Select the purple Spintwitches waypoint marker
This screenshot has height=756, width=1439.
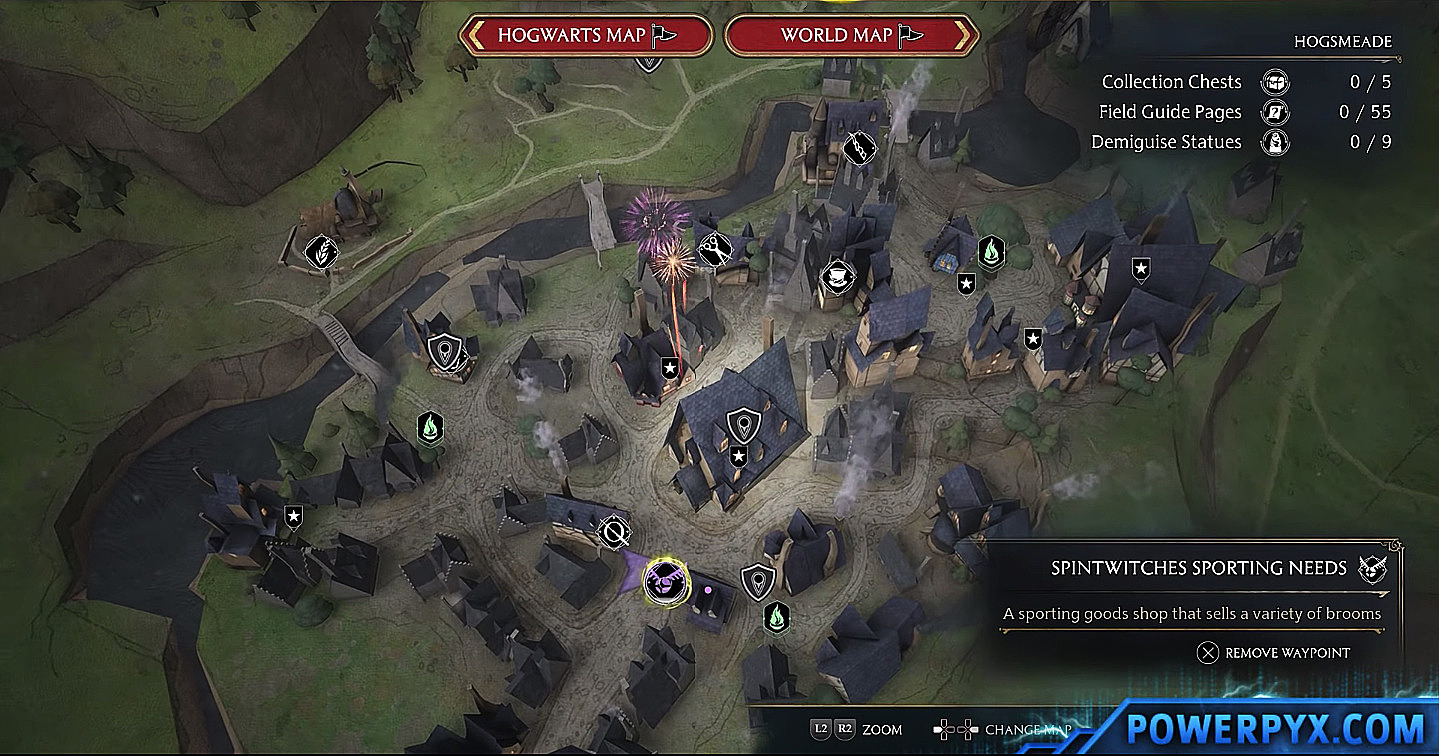[661, 580]
